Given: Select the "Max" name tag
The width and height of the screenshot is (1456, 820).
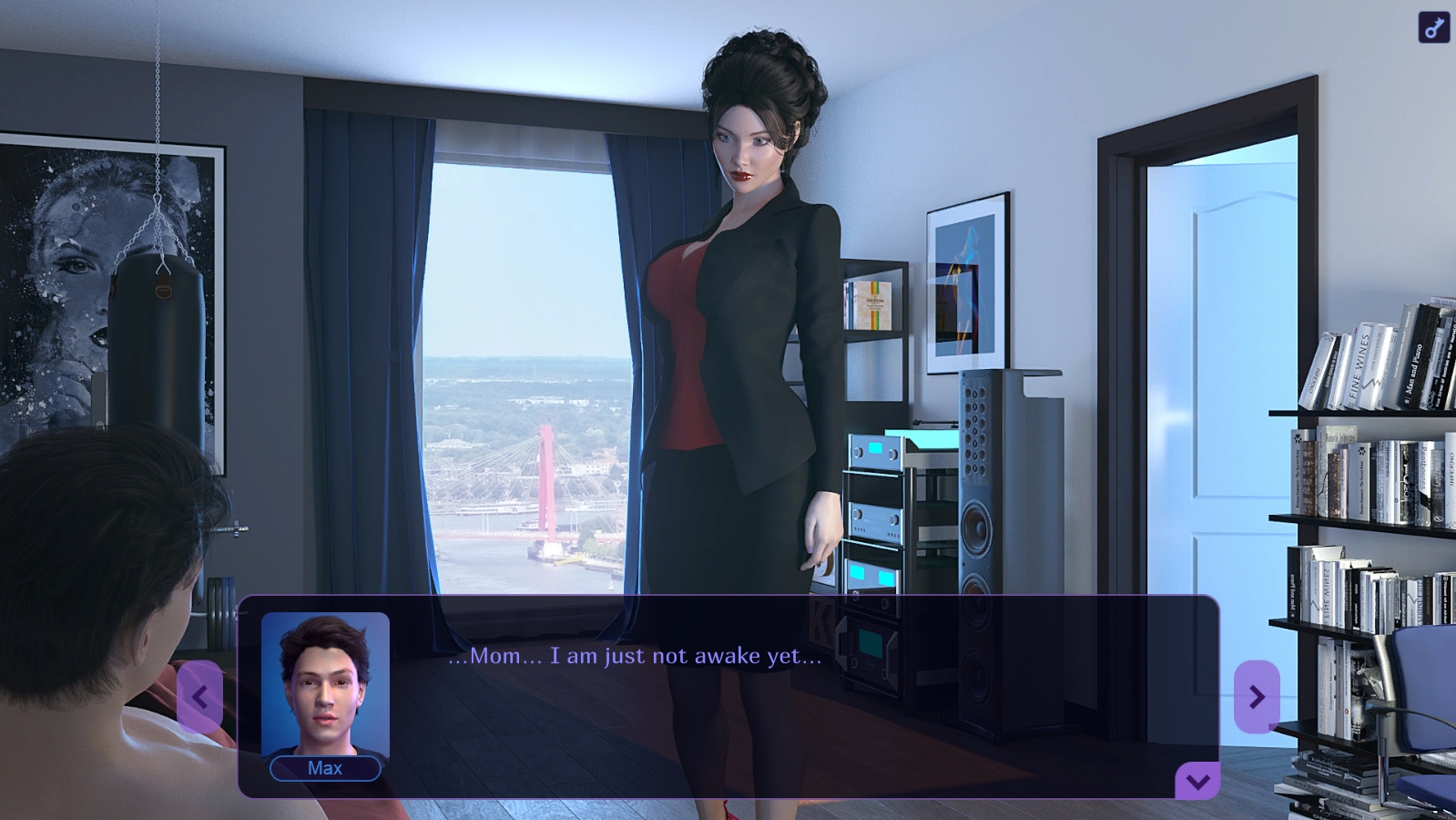Looking at the screenshot, I should click(325, 768).
